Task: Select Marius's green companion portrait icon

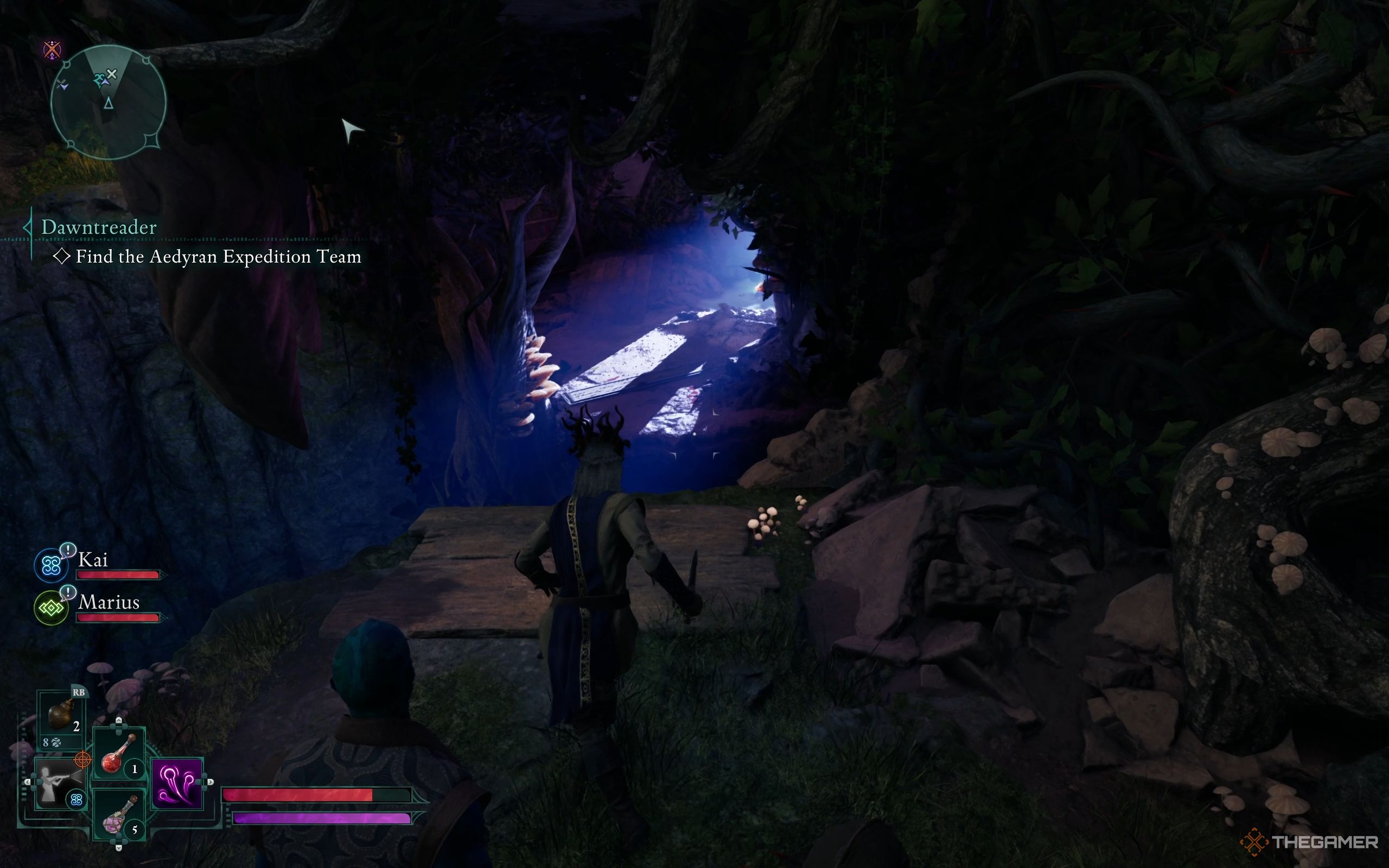Action: (51, 608)
